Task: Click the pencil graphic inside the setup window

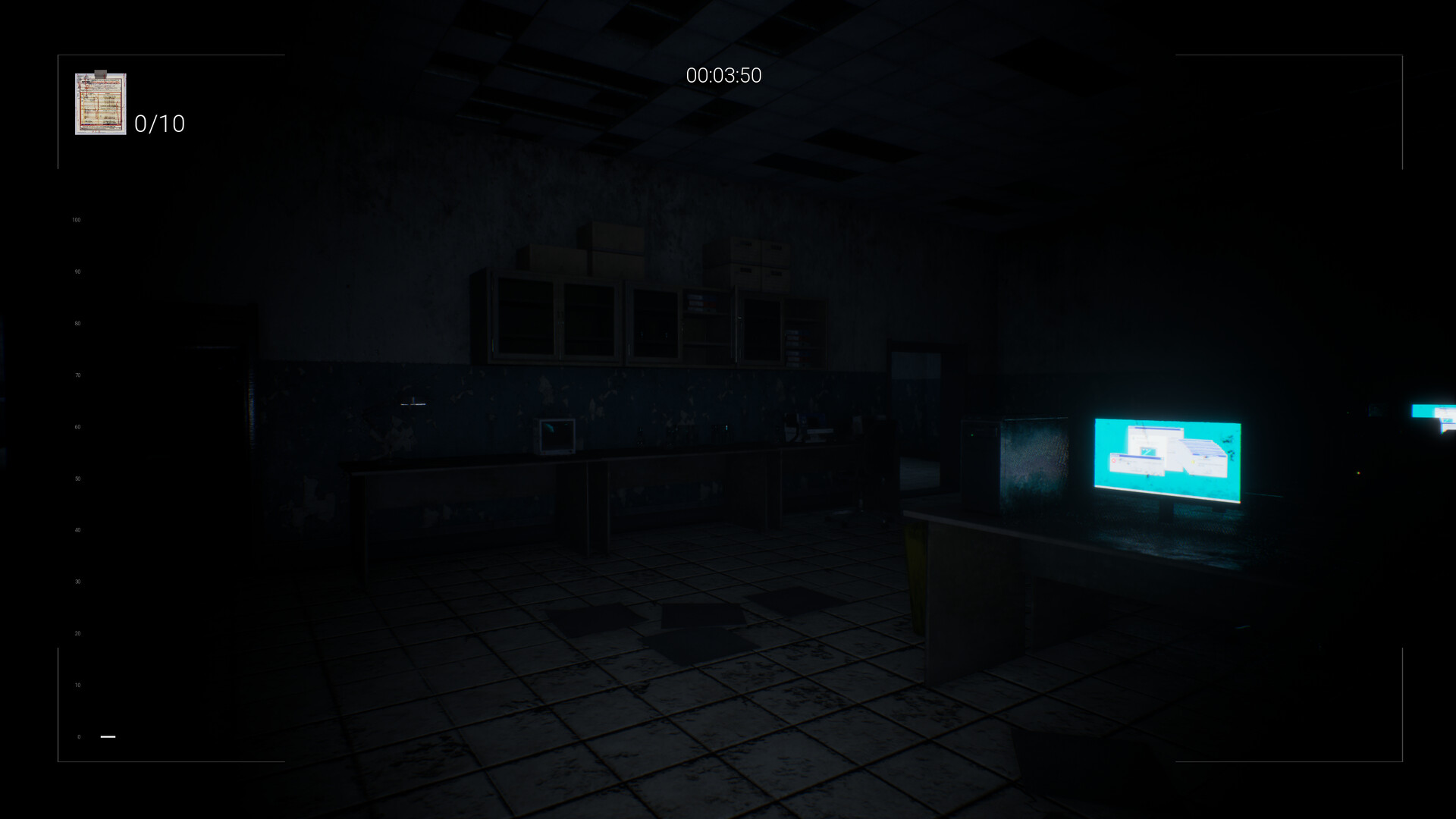Action: click(x=1147, y=450)
